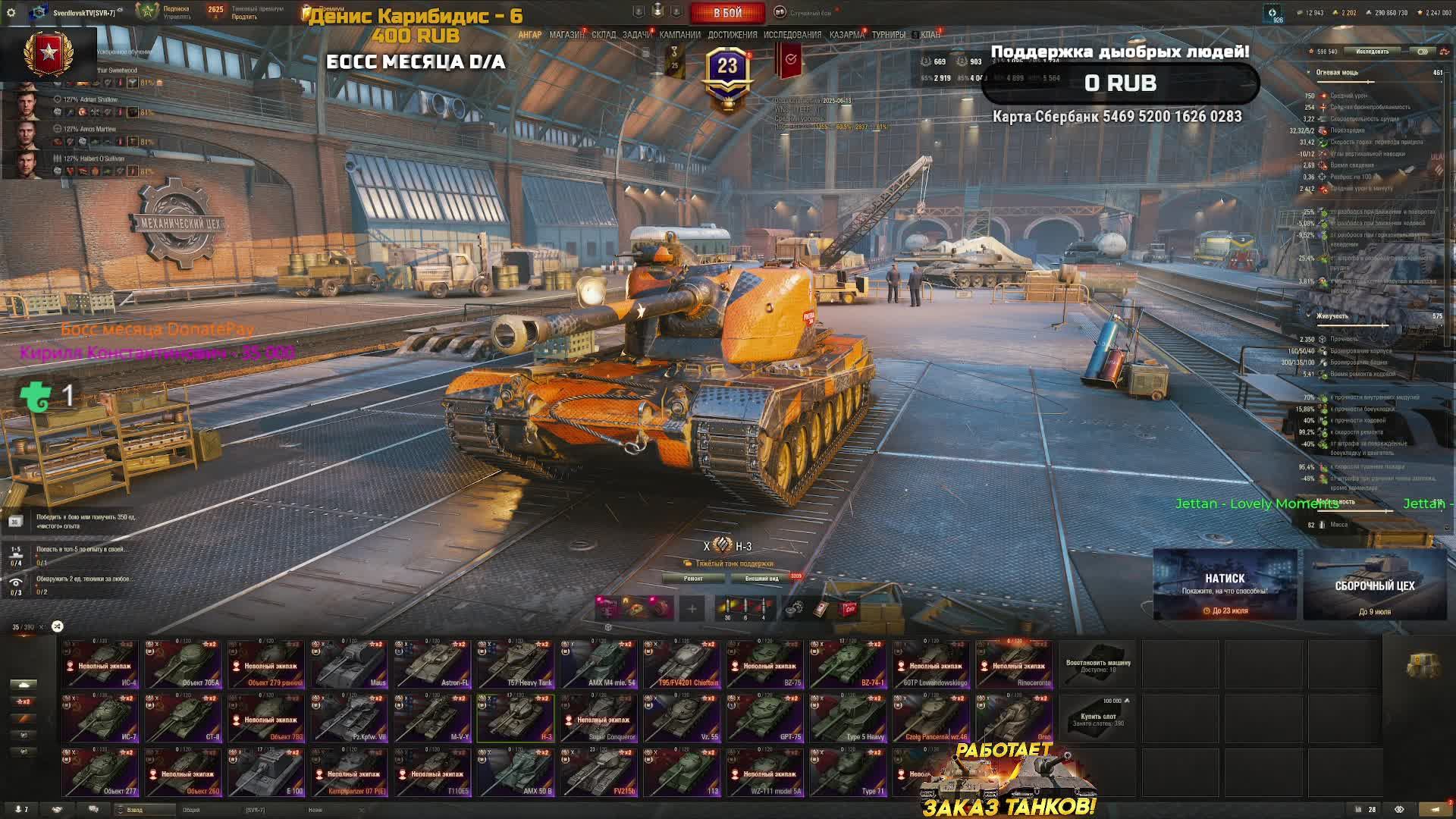Pick the Type 5 Heavy tank
The width and height of the screenshot is (1456, 819).
848,718
